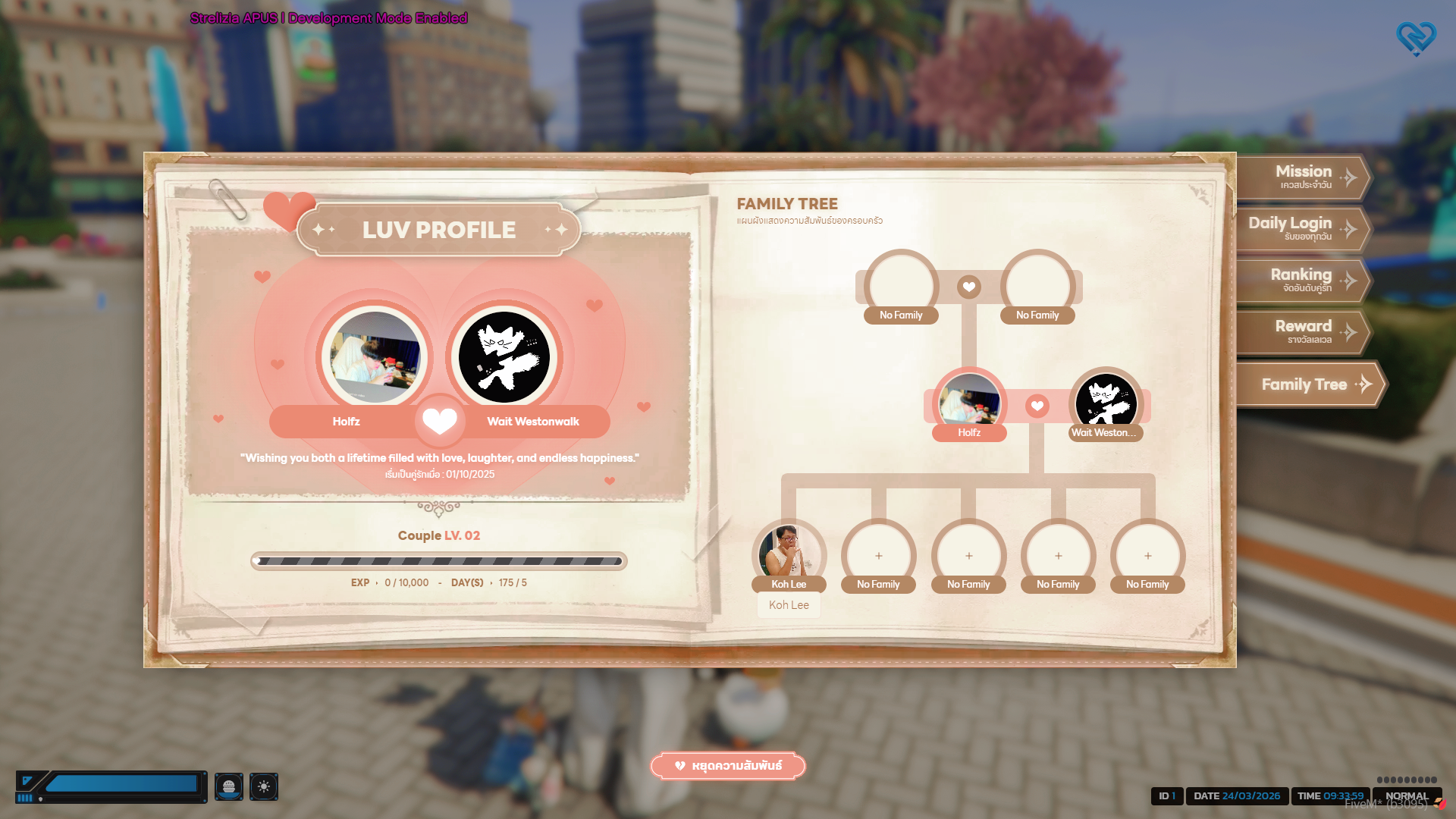Select Koh Lee's family tree portrait
Viewport: 1456px width, 819px height.
(x=789, y=553)
